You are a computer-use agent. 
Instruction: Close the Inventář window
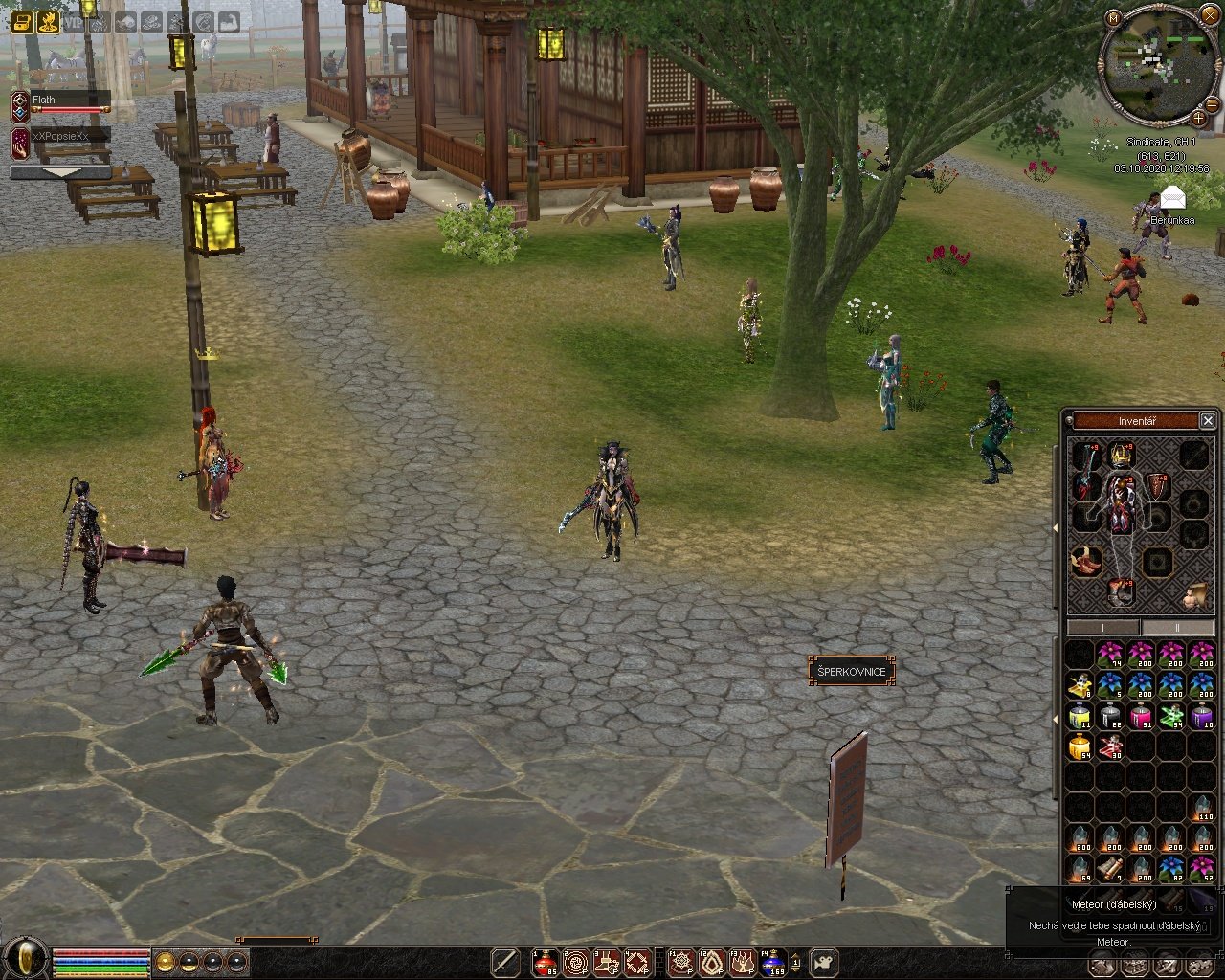(1208, 421)
